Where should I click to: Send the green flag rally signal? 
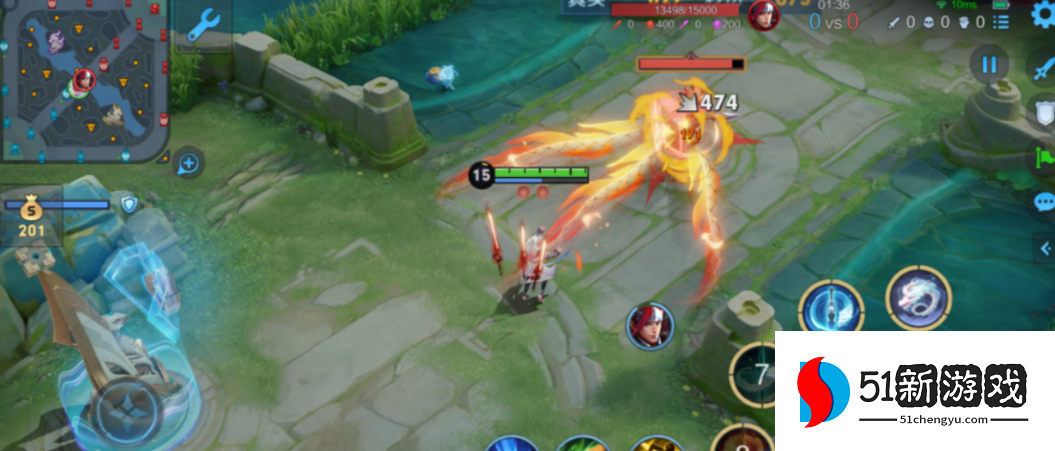(1044, 157)
